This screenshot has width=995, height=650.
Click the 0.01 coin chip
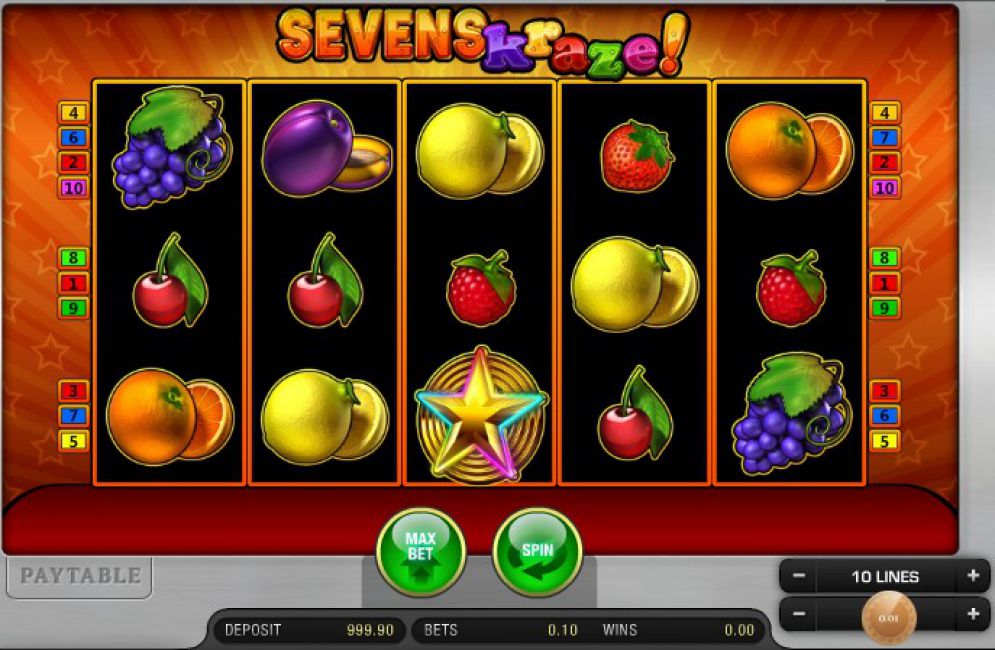pyautogui.click(x=889, y=617)
